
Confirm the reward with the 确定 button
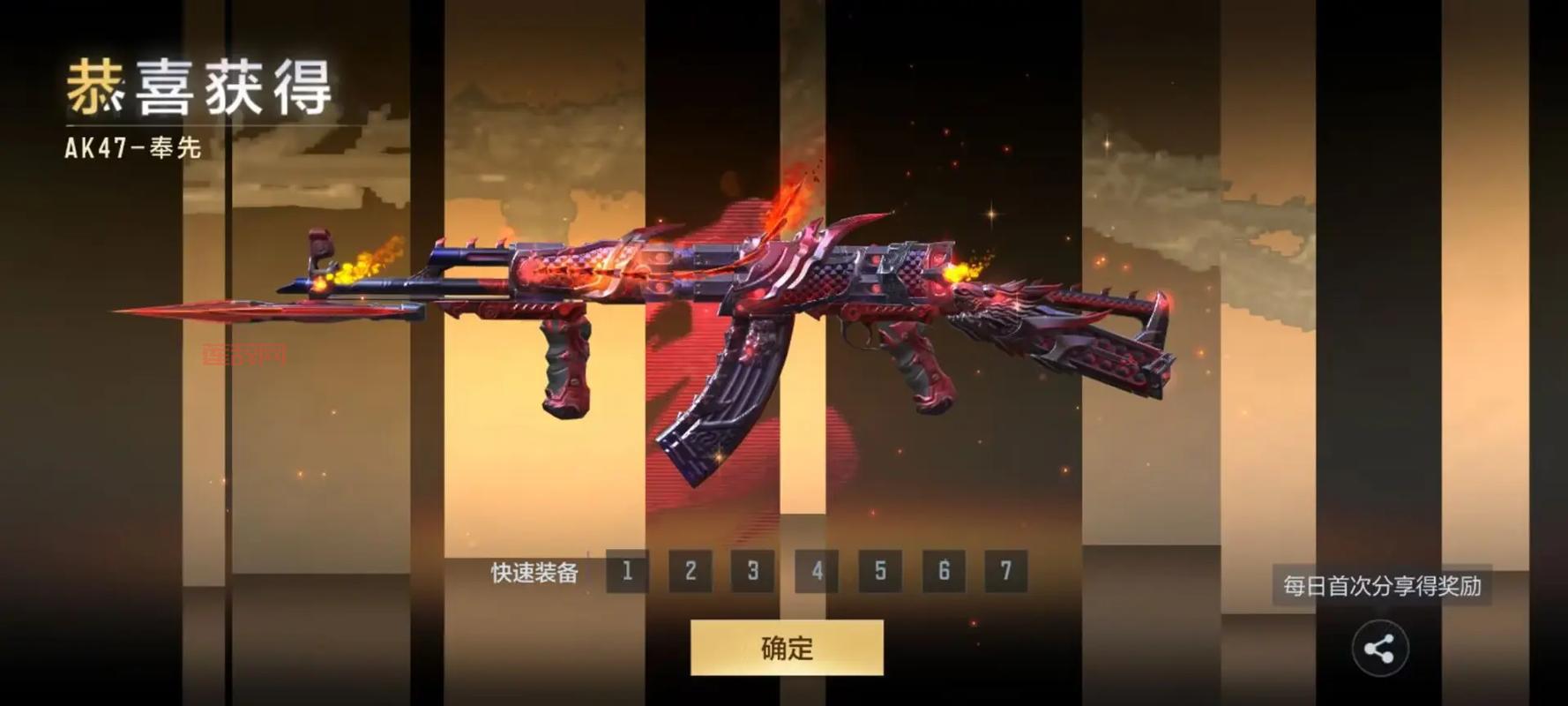(787, 648)
